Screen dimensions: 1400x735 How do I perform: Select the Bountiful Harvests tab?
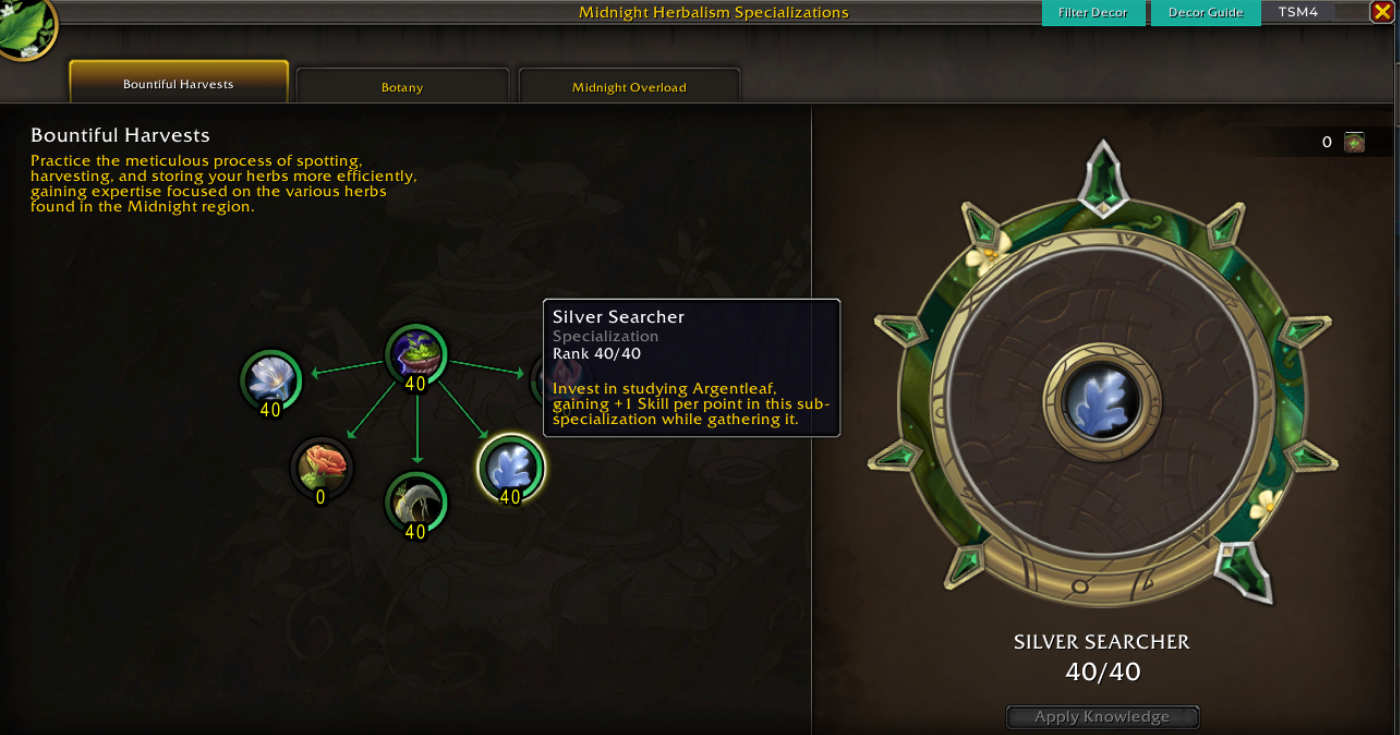(178, 84)
